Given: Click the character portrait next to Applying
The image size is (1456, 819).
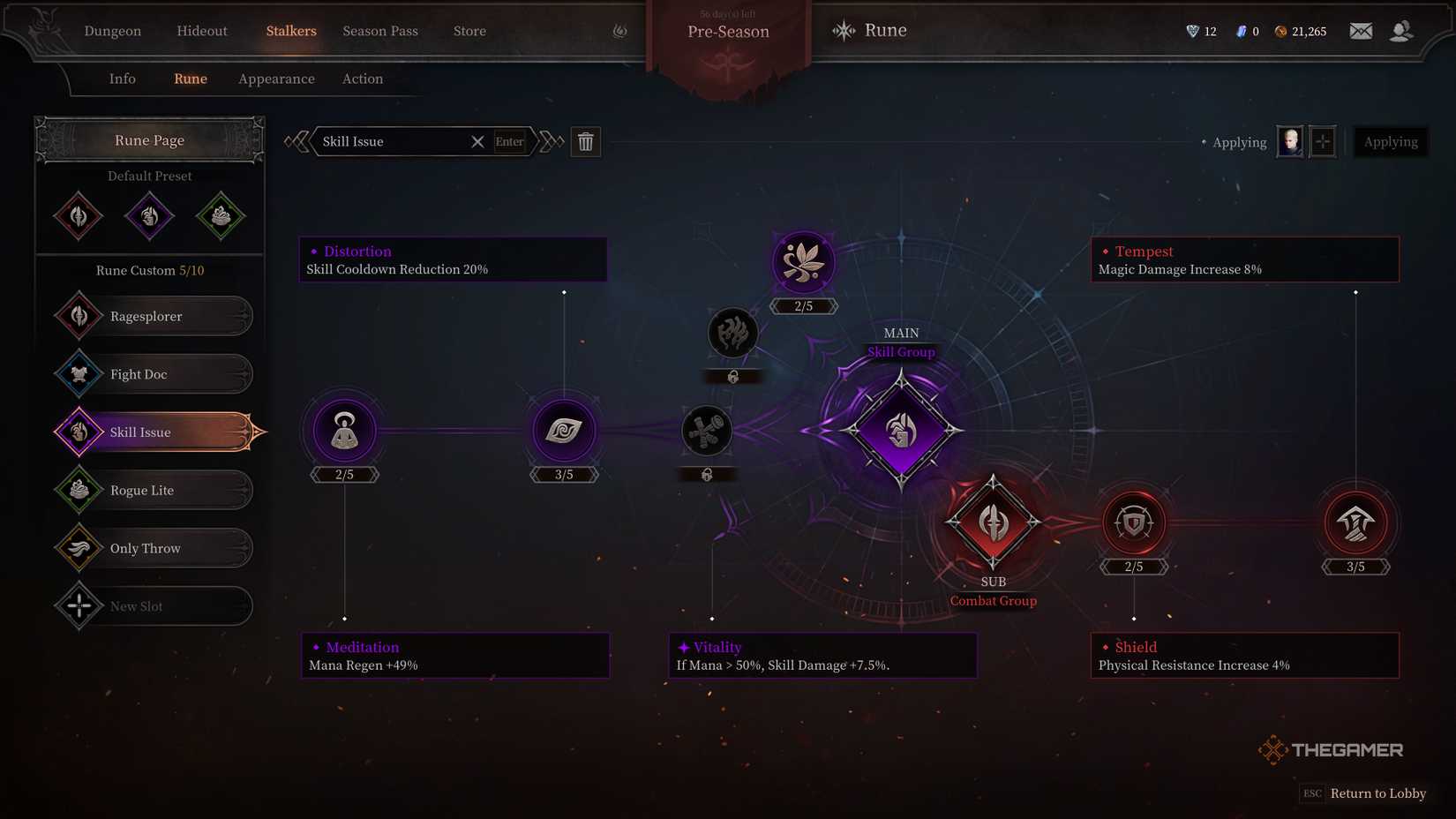Looking at the screenshot, I should point(1288,141).
